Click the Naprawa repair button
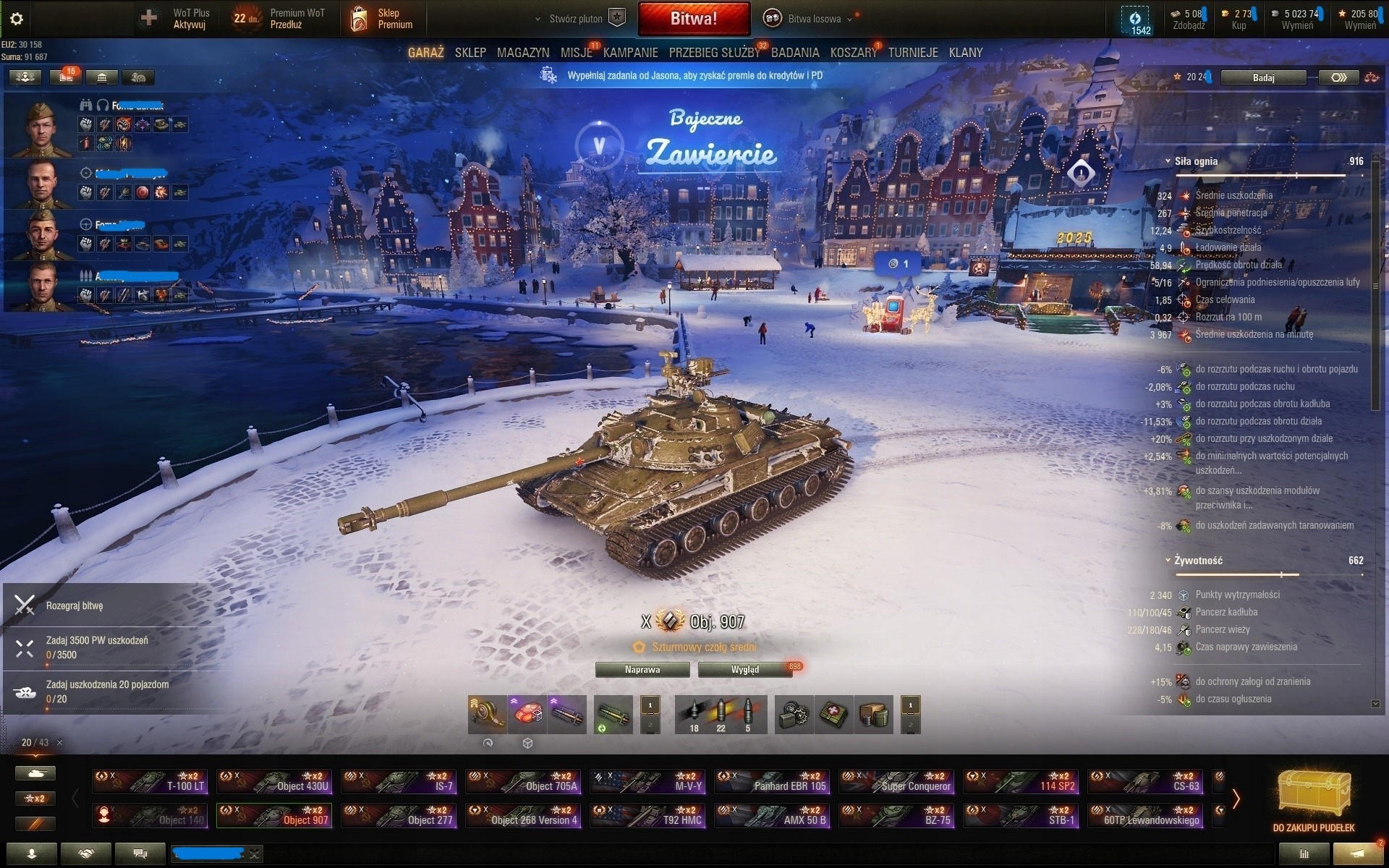 [x=642, y=670]
